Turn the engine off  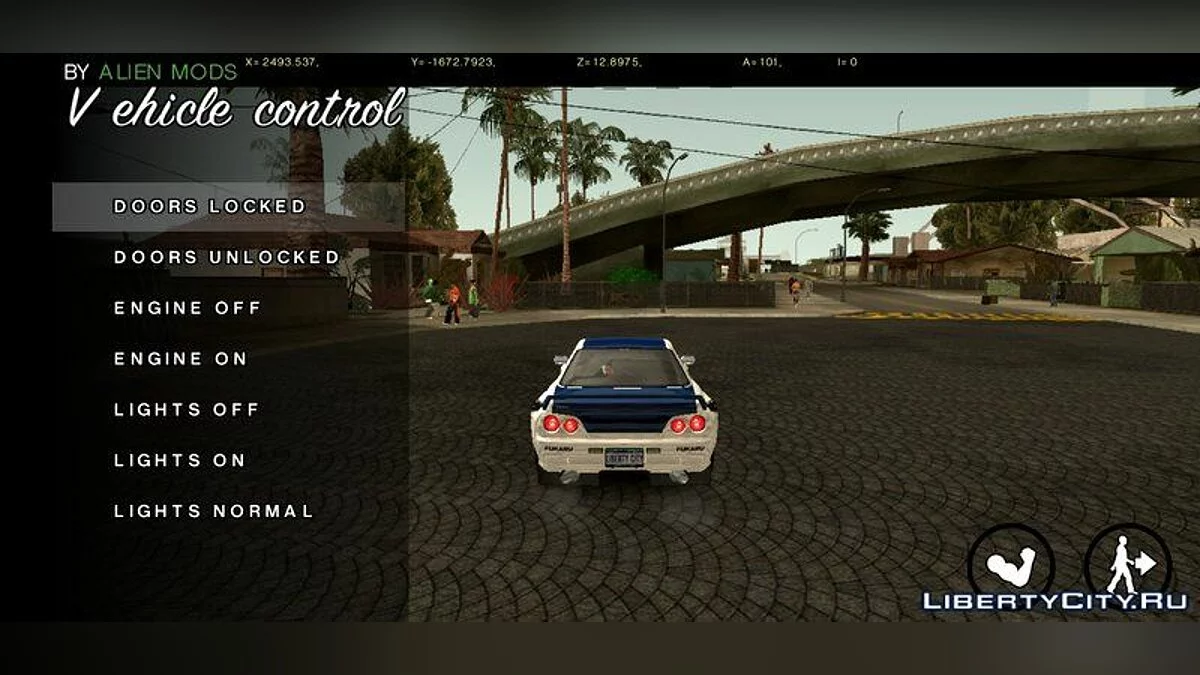click(x=187, y=308)
